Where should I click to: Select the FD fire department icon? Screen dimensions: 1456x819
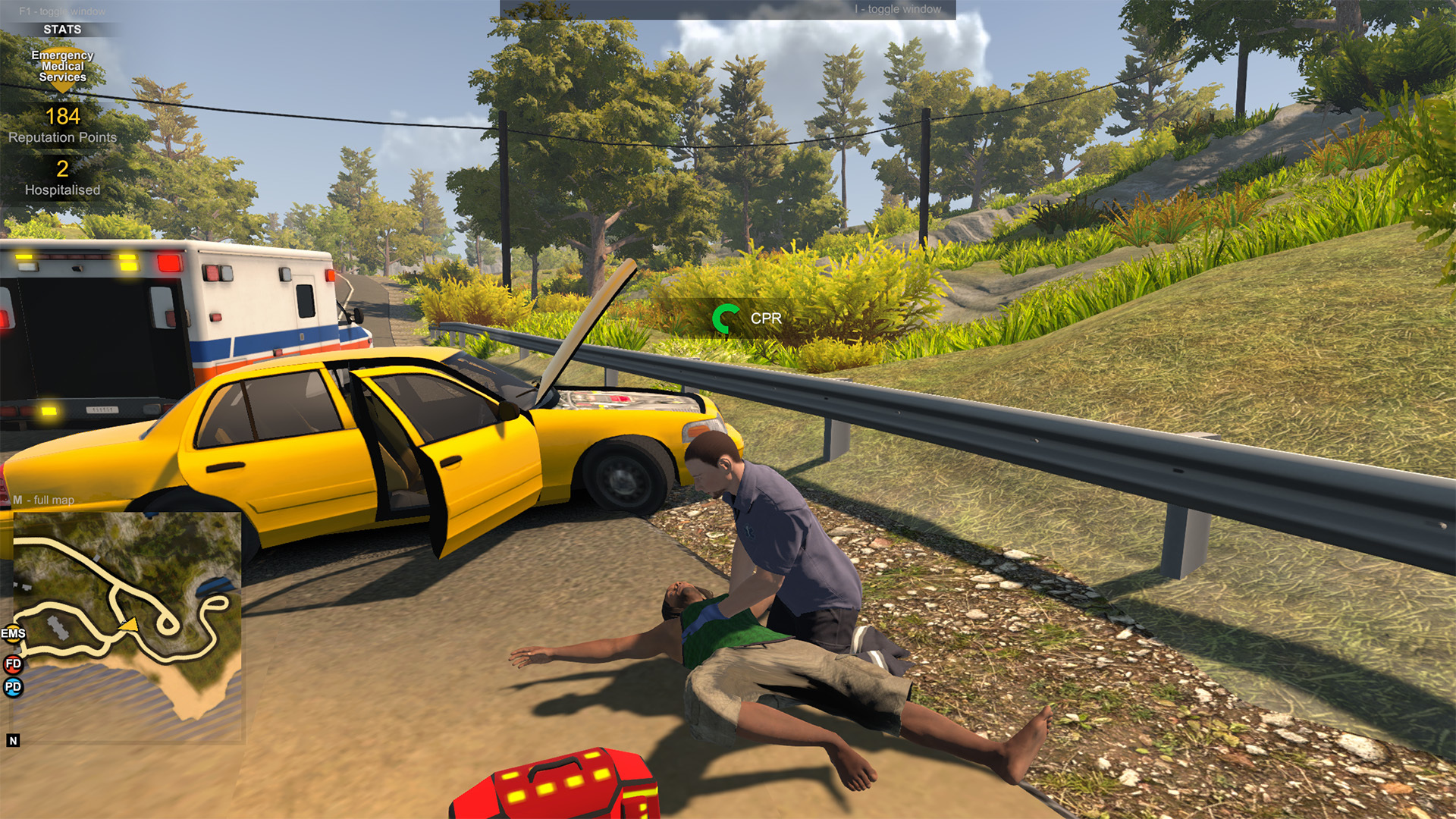pyautogui.click(x=13, y=664)
